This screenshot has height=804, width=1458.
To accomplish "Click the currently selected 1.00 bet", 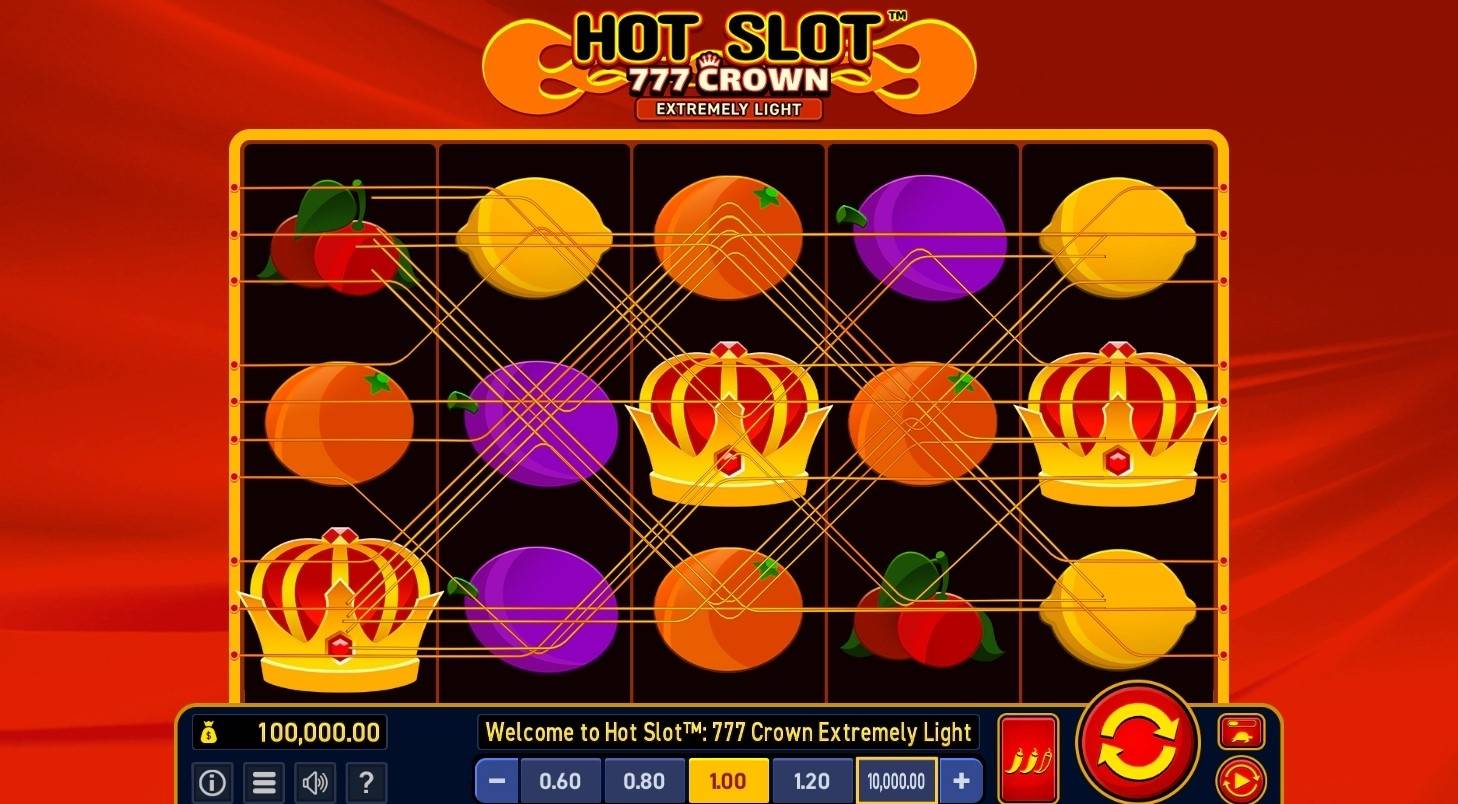I will [x=729, y=782].
